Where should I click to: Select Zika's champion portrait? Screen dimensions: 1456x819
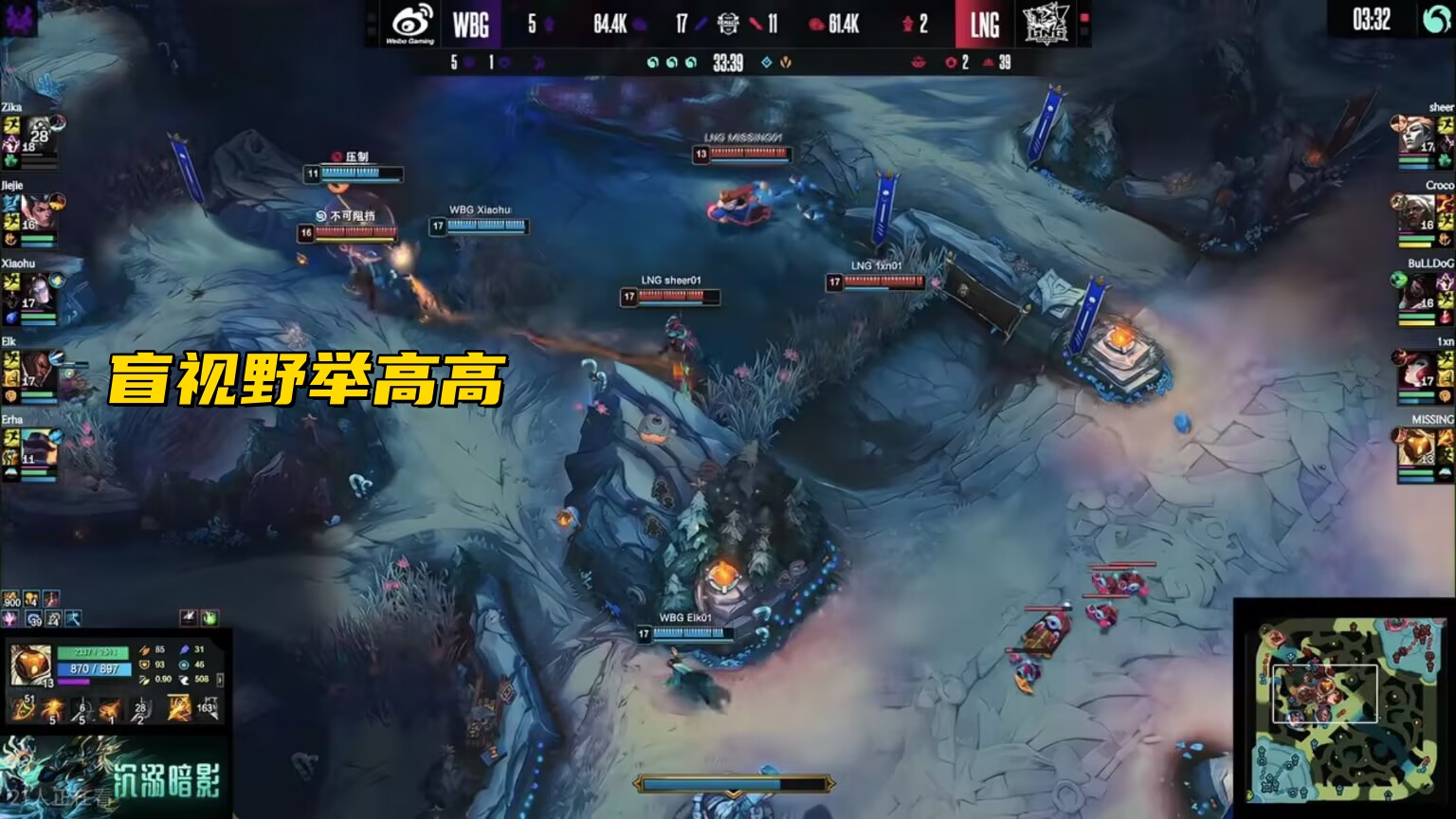pos(38,132)
